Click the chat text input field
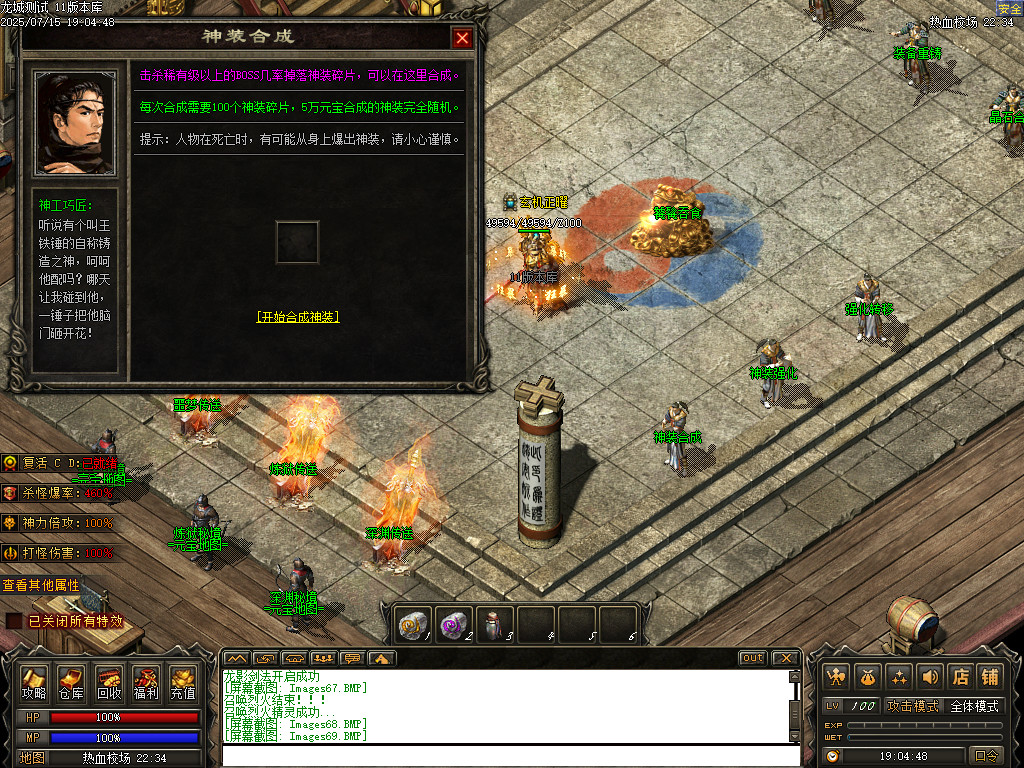Screen dimensions: 1024x768 pyautogui.click(x=510, y=755)
